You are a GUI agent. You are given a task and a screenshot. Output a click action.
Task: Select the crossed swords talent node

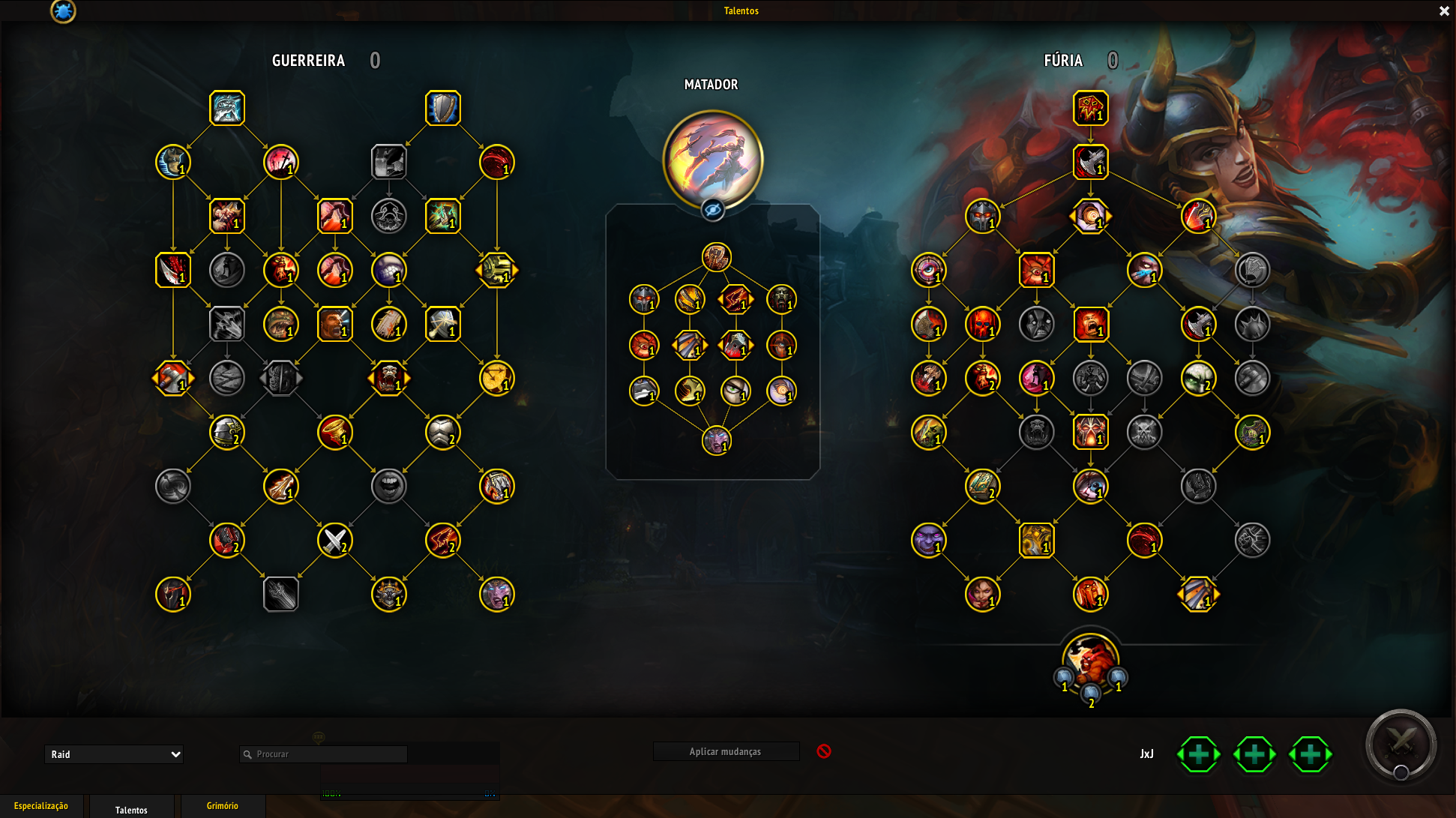[335, 540]
